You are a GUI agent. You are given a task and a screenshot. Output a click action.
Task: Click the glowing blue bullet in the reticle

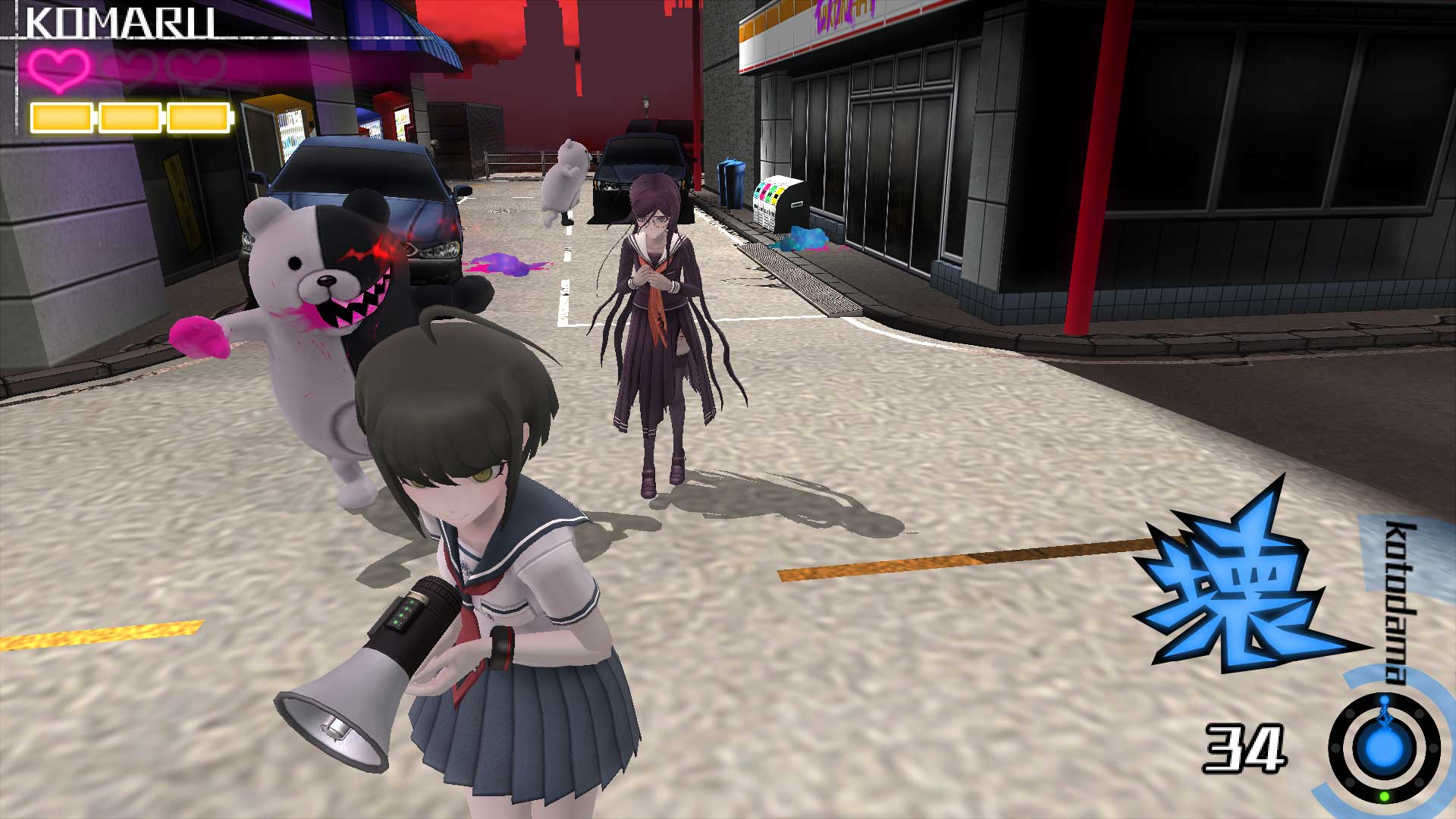(1382, 747)
